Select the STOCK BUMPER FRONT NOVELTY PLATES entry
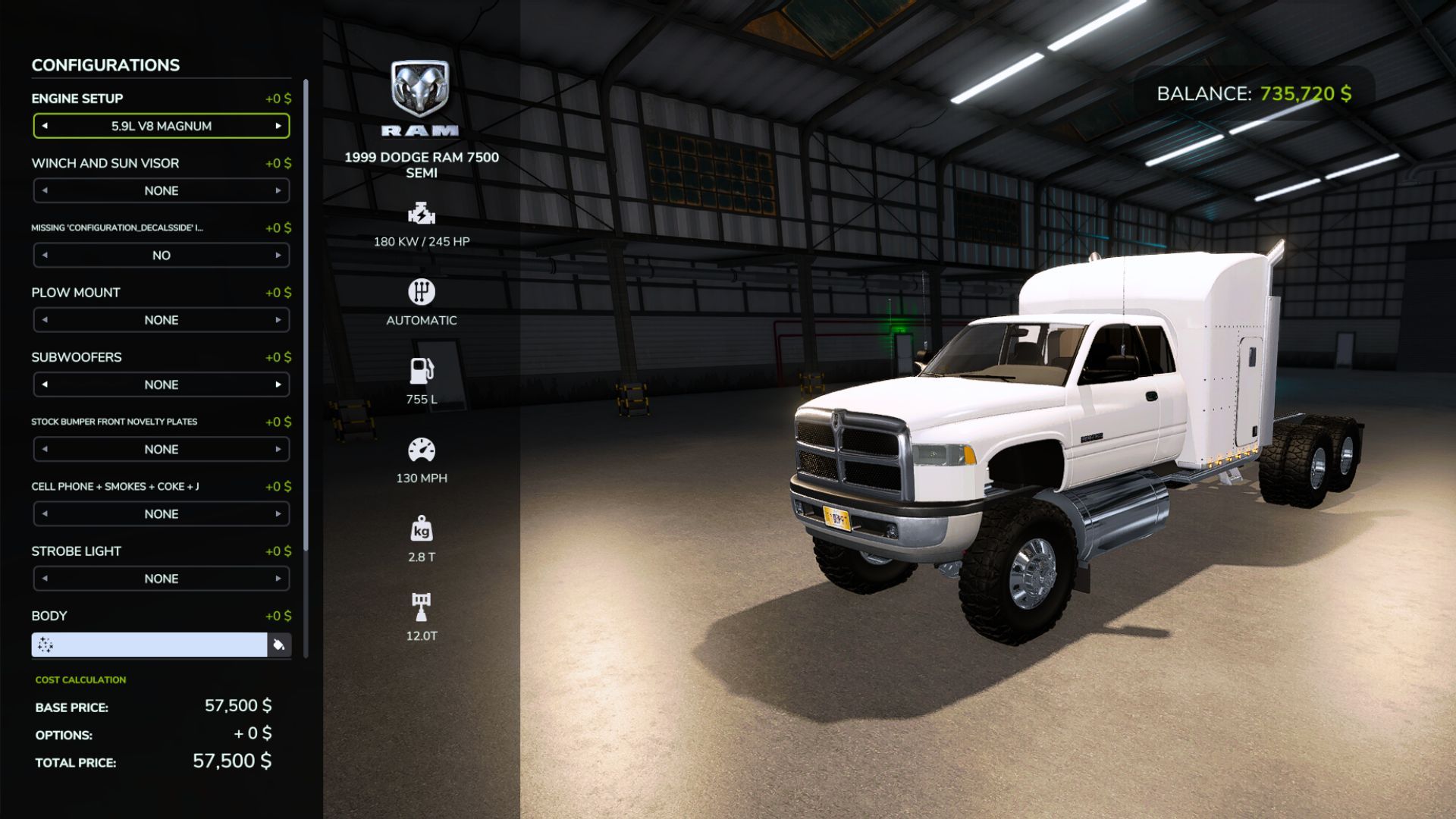The image size is (1456, 819). click(x=161, y=449)
